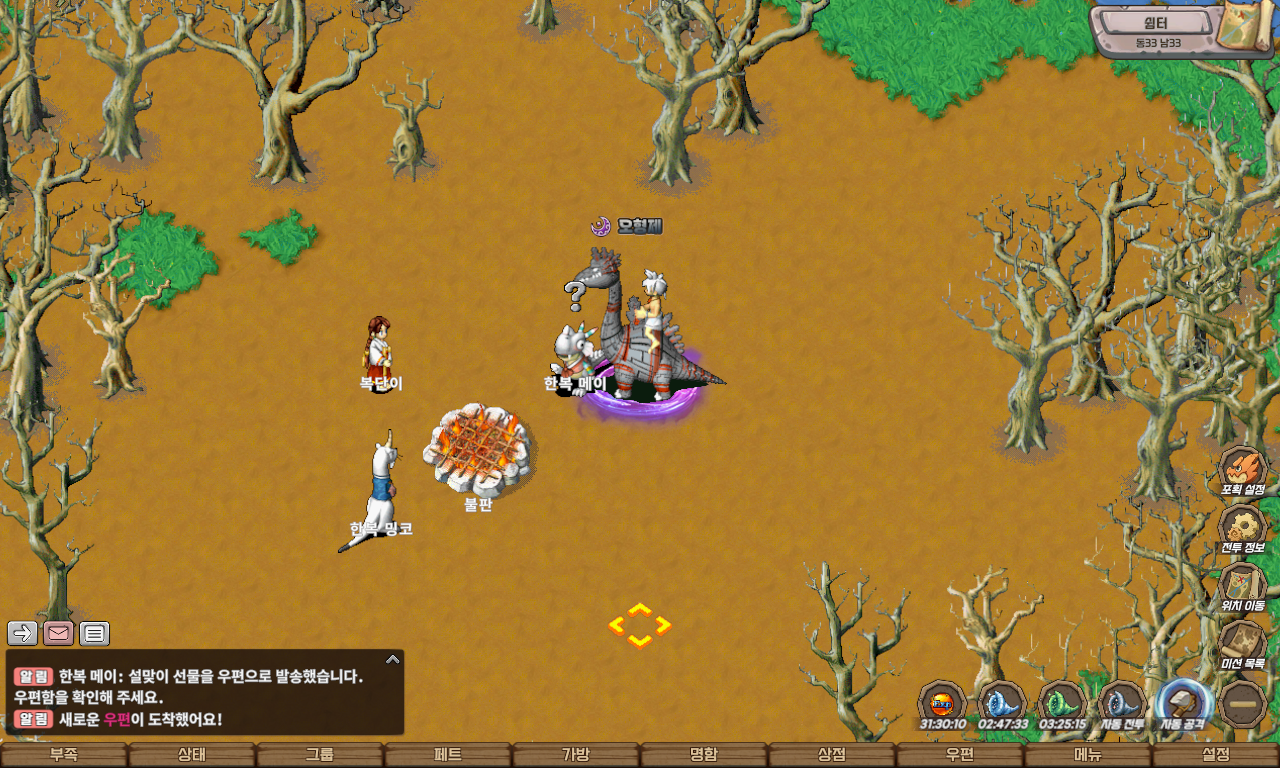
Task: Open the 명함 (name card) menu
Action: click(704, 755)
